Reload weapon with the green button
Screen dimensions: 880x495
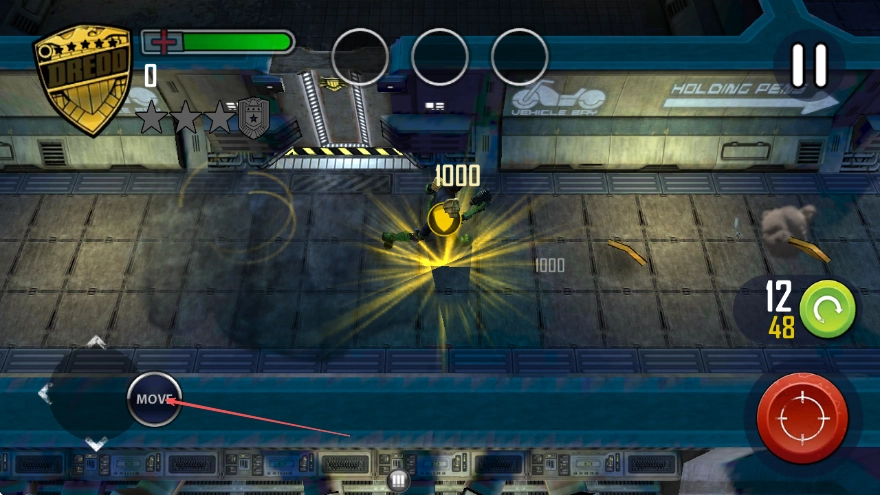point(827,308)
